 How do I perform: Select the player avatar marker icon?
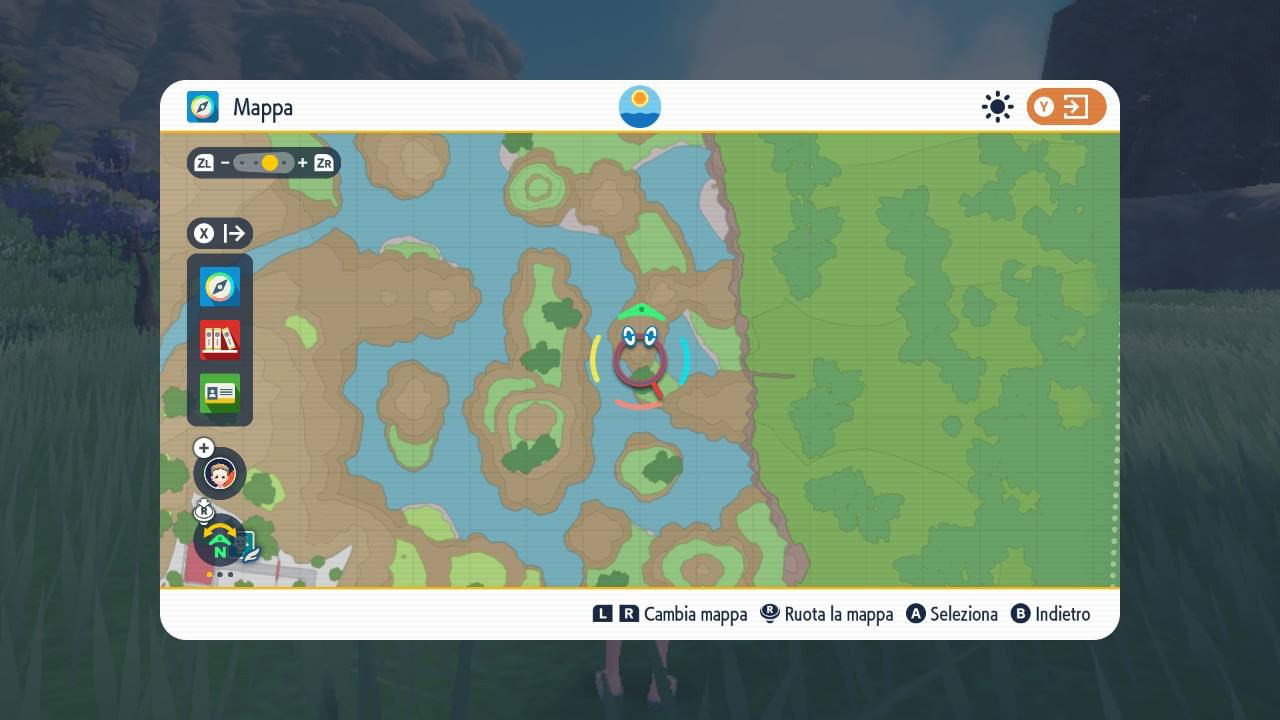click(219, 473)
